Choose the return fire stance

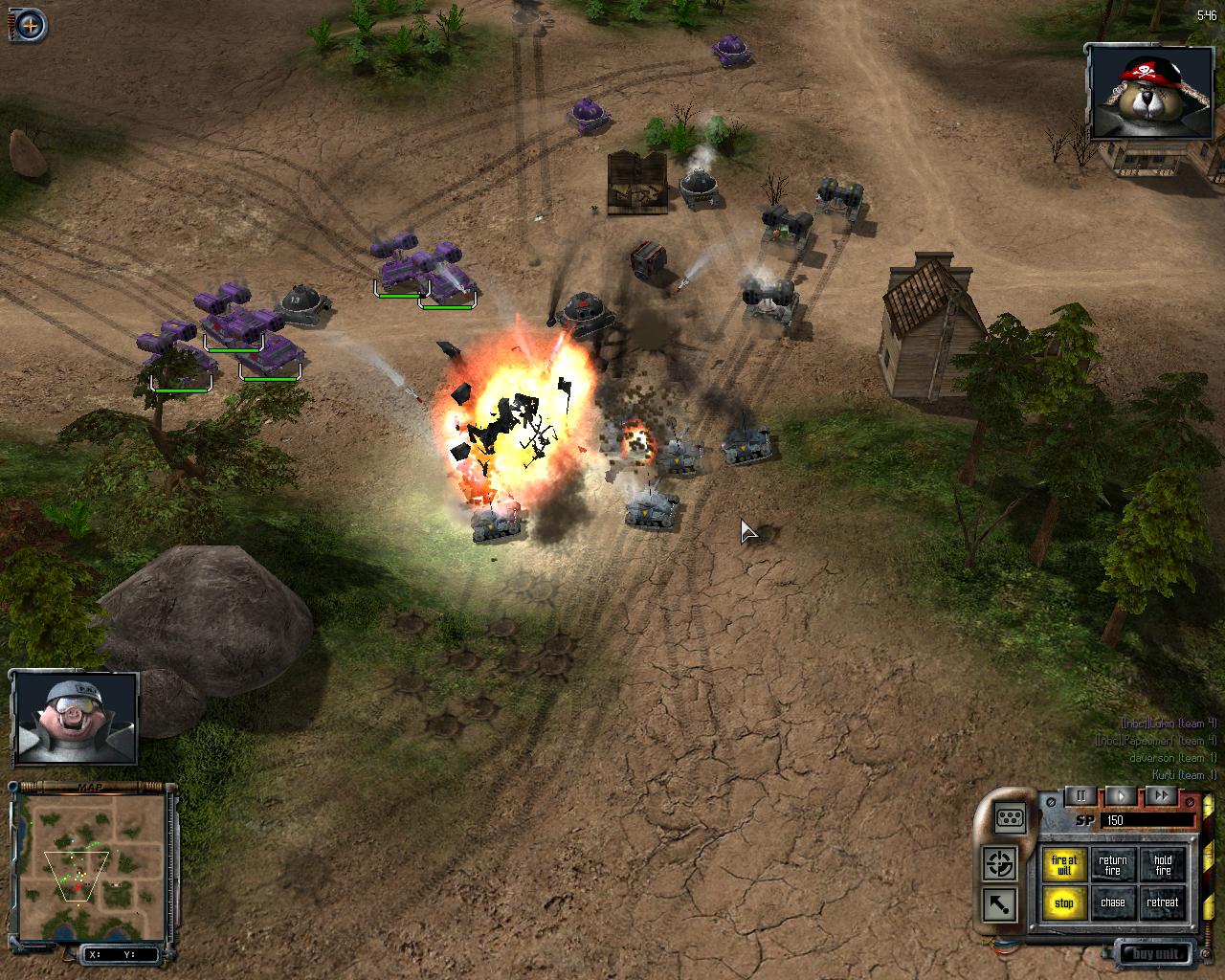click(x=1113, y=865)
